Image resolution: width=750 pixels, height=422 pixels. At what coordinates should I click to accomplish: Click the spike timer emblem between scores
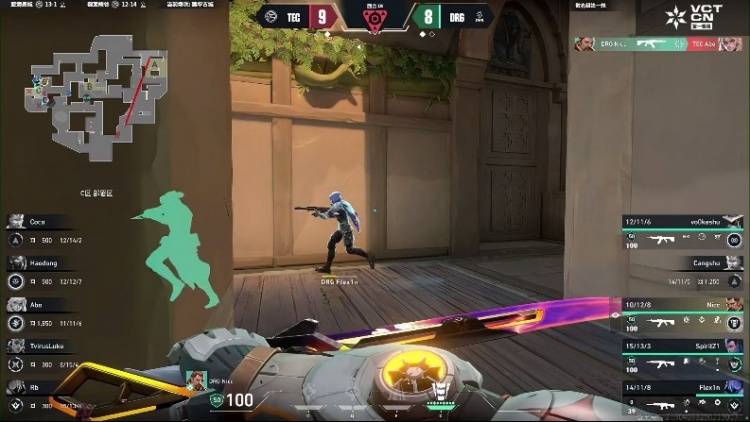pyautogui.click(x=375, y=18)
